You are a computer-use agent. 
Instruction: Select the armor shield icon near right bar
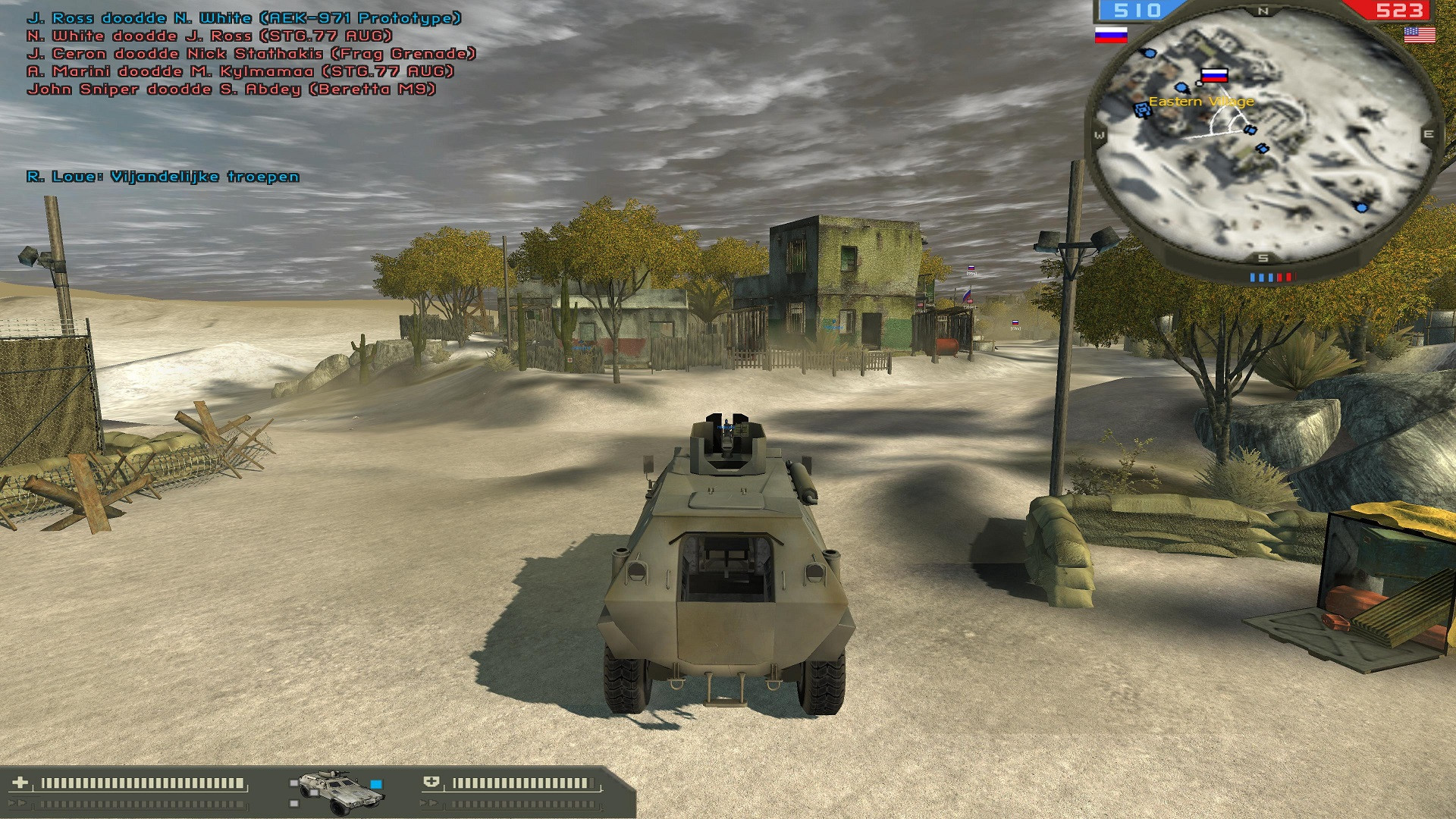click(432, 780)
